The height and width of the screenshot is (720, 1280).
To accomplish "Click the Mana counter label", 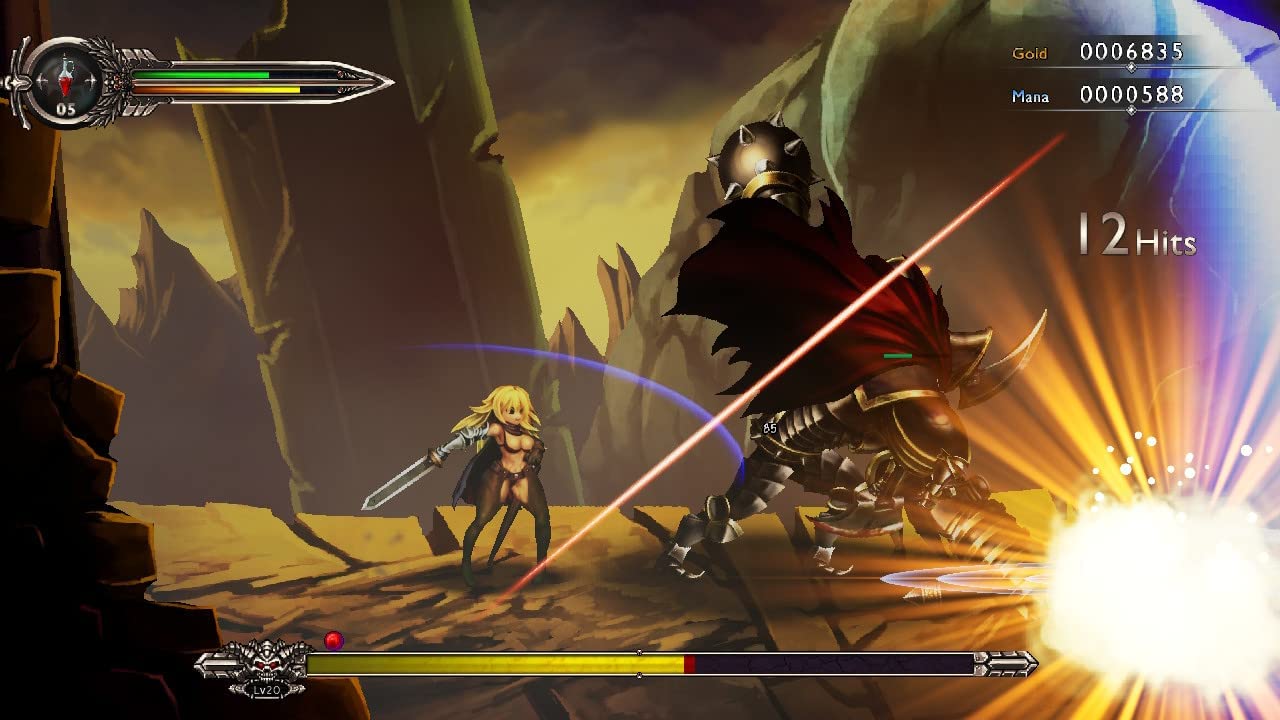I will pos(1031,96).
